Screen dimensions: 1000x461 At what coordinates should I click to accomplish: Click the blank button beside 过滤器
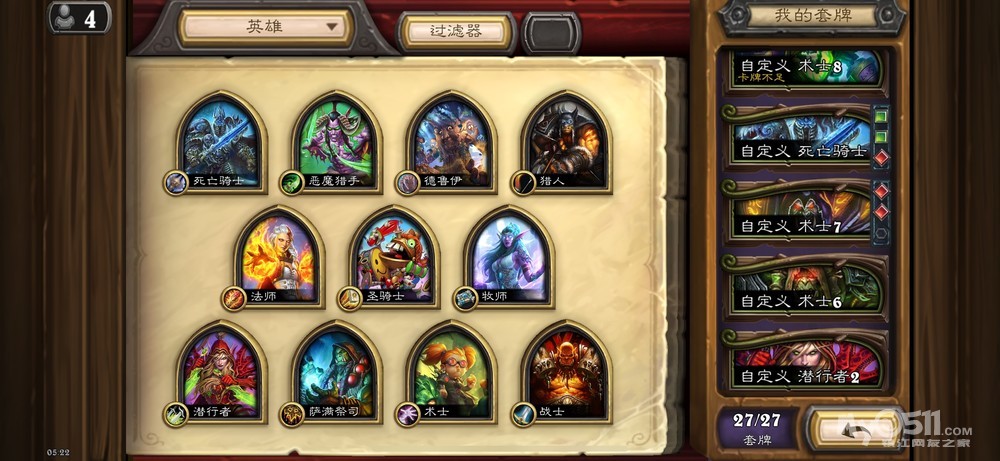click(551, 33)
